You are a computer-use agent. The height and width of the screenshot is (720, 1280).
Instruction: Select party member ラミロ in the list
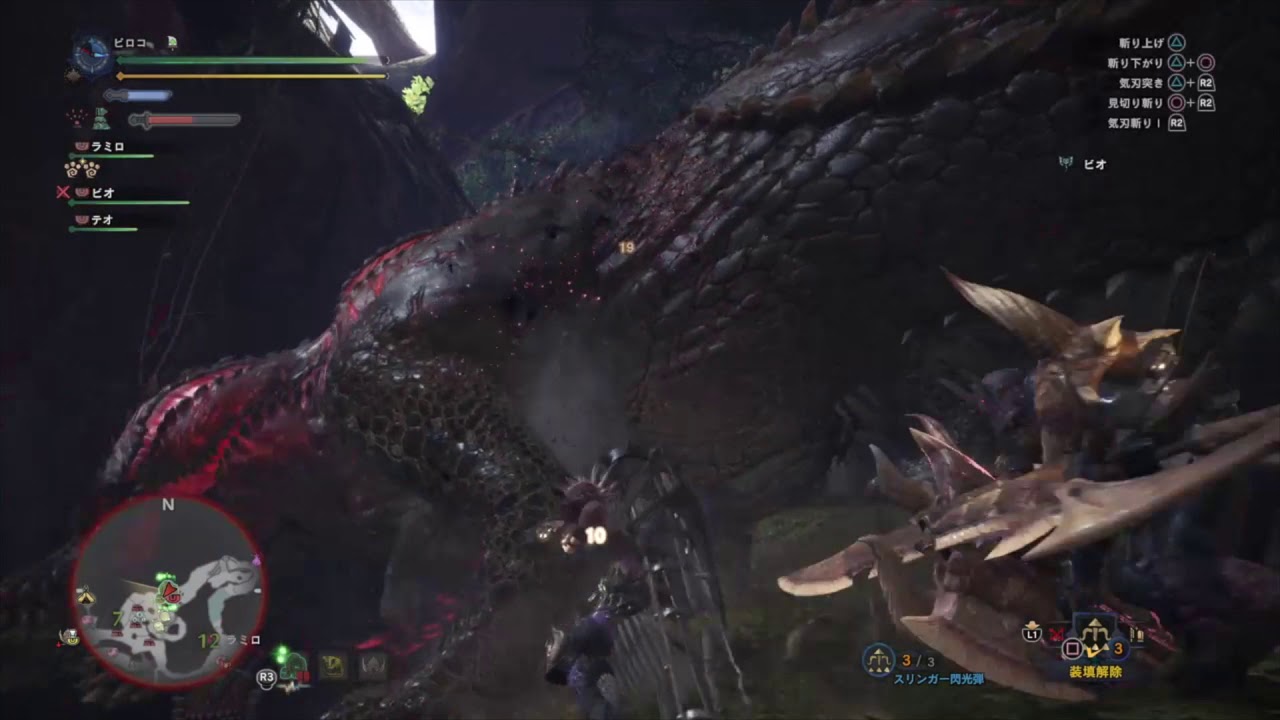tap(107, 147)
